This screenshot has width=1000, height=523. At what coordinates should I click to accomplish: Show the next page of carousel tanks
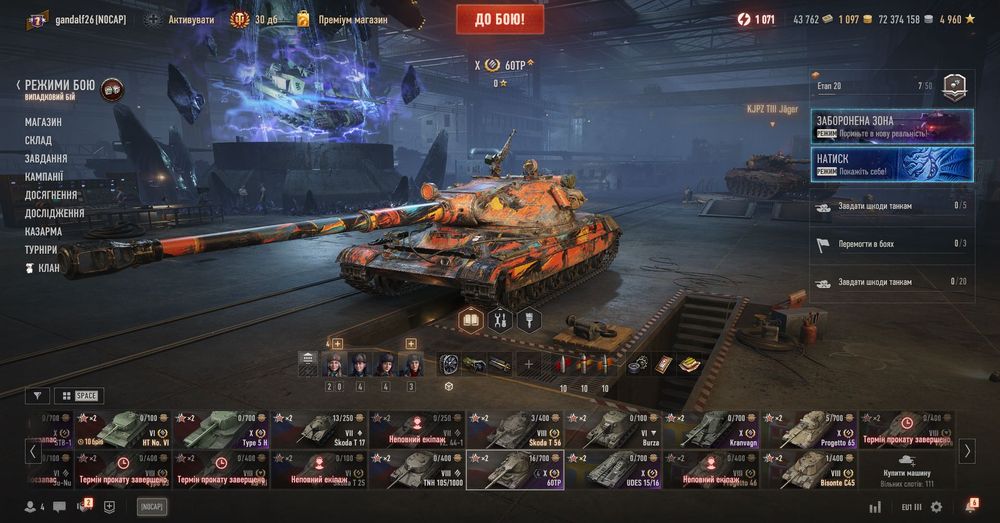pos(967,451)
